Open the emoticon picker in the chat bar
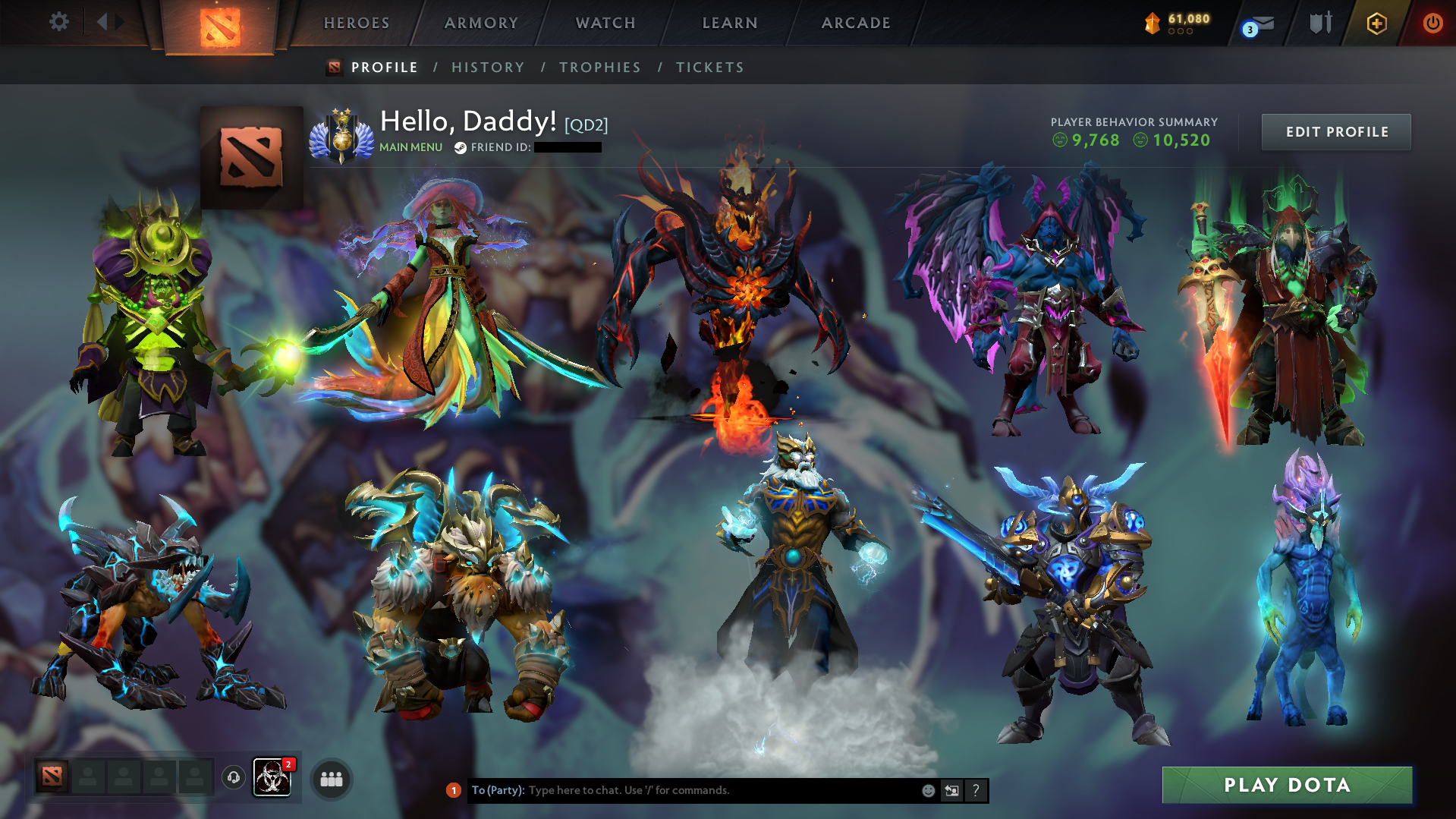The image size is (1456, 819). pos(927,790)
